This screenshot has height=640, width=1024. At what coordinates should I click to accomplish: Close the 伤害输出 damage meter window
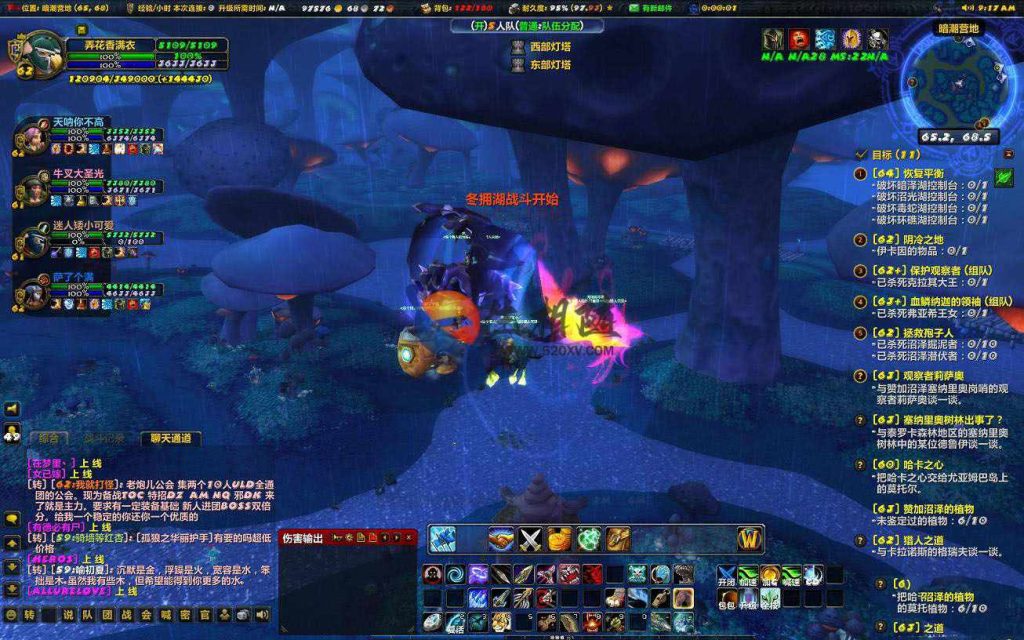pyautogui.click(x=409, y=538)
